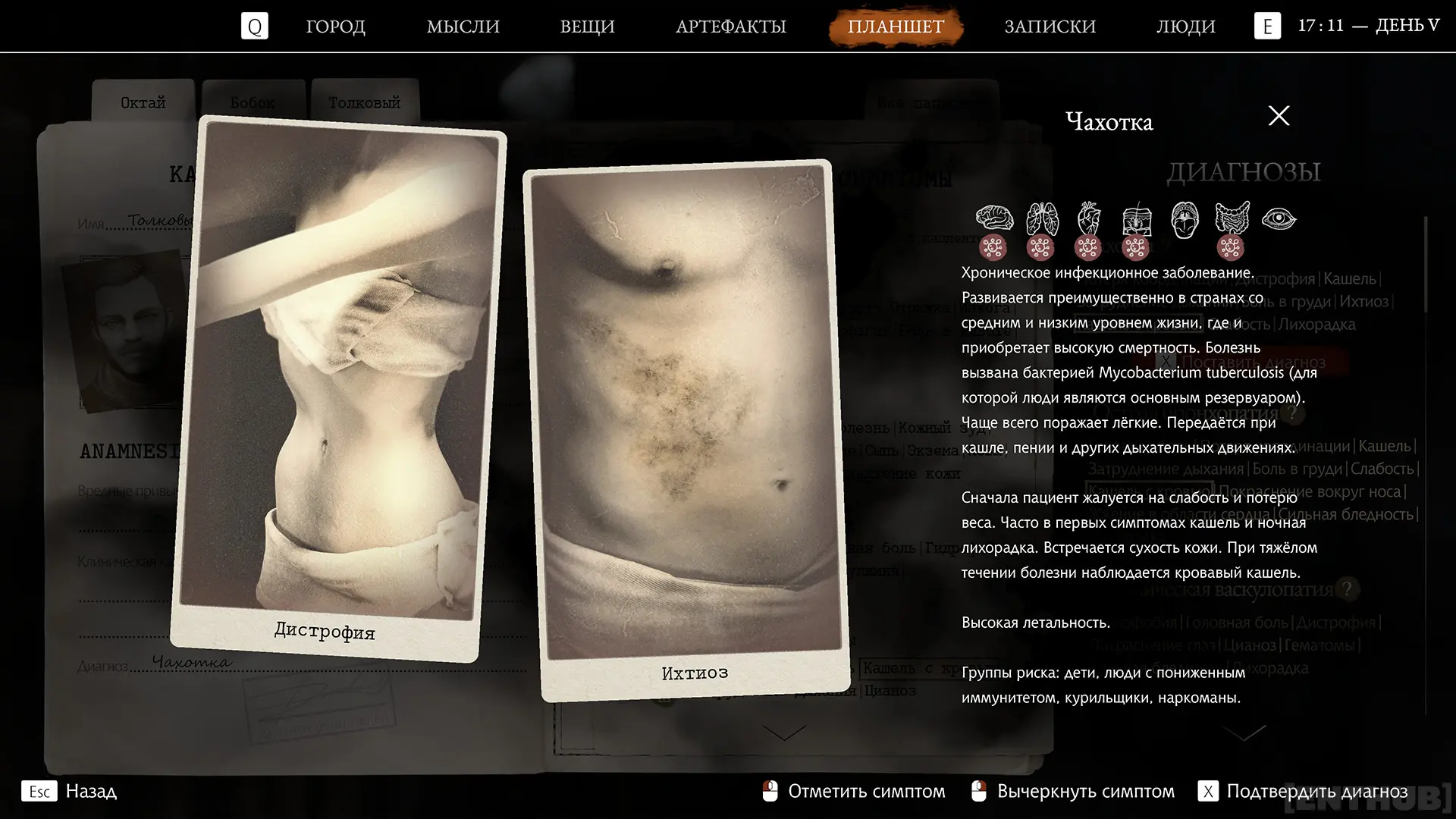
Task: Expand description with the down arrow
Action: [x=1244, y=733]
